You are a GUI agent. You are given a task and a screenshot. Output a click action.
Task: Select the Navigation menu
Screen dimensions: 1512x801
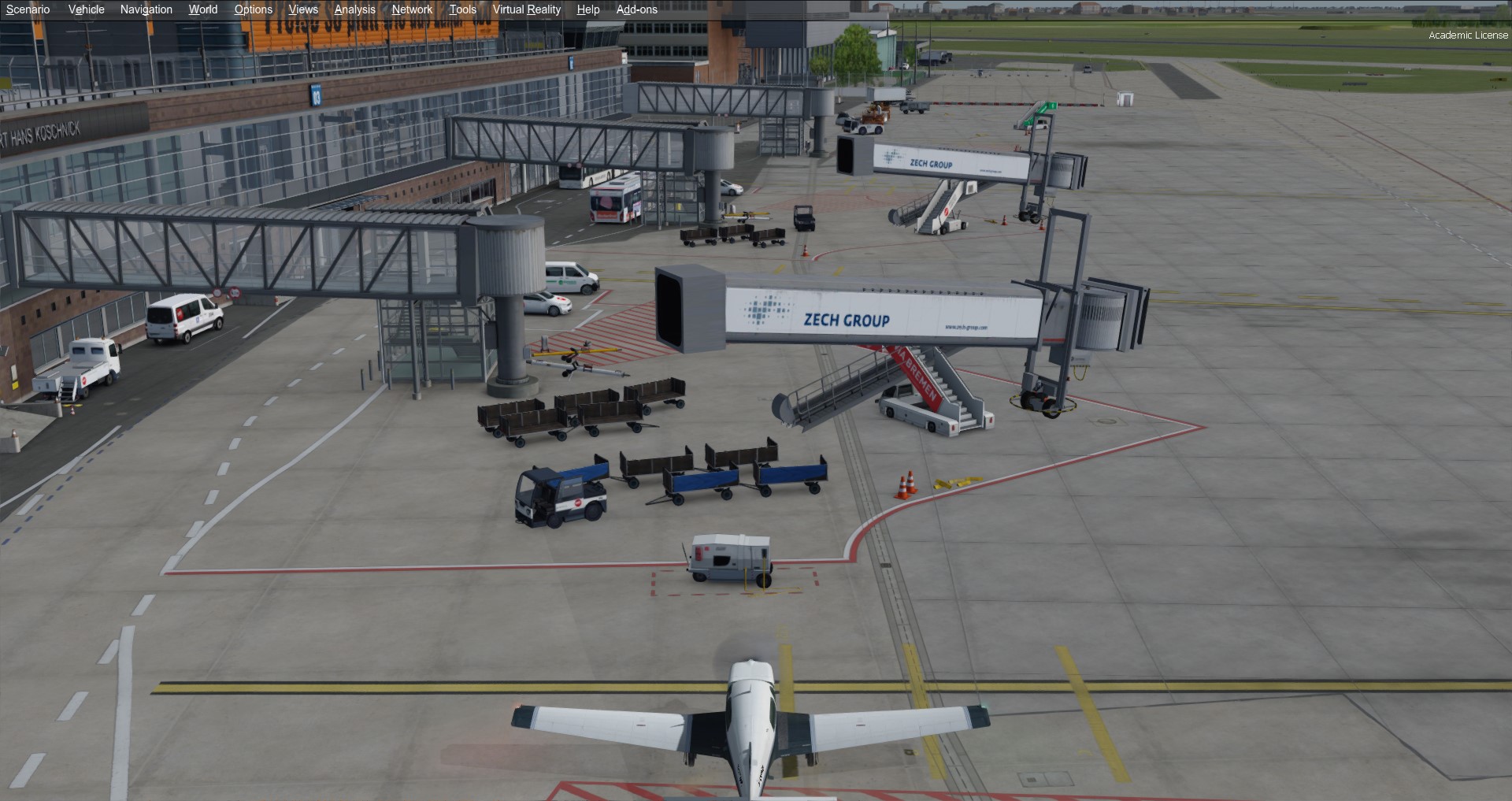pos(146,9)
